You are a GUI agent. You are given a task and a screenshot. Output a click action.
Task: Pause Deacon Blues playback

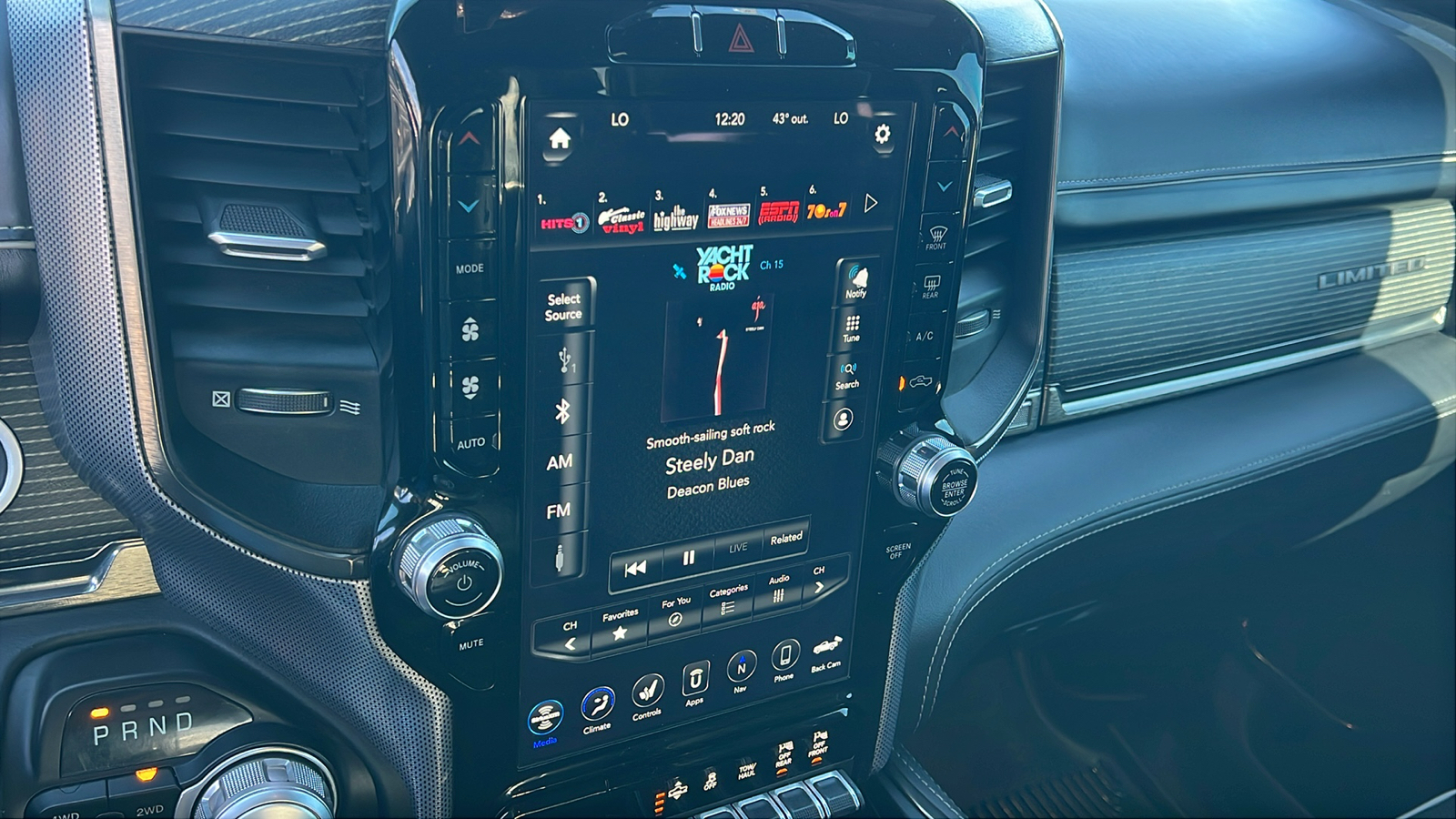[x=688, y=559]
